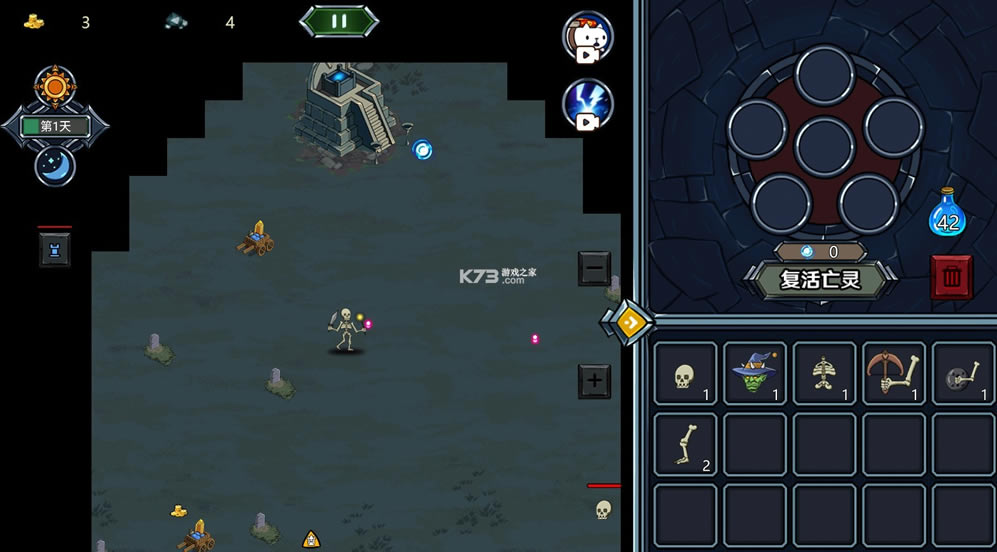The height and width of the screenshot is (552, 997).
Task: Open the tower icon on the left edge
Action: 55,249
